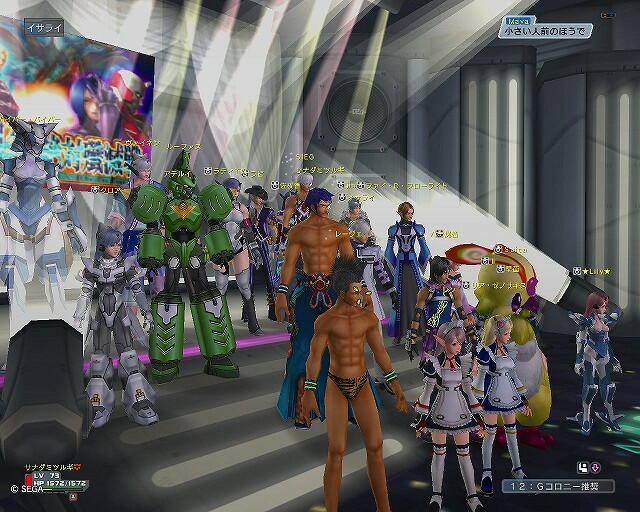Select the イサライ target name label
The width and height of the screenshot is (640, 512).
[43, 28]
